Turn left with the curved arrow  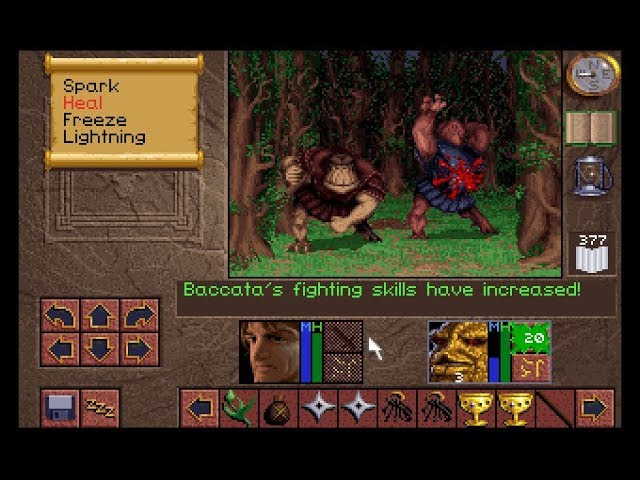(62, 316)
